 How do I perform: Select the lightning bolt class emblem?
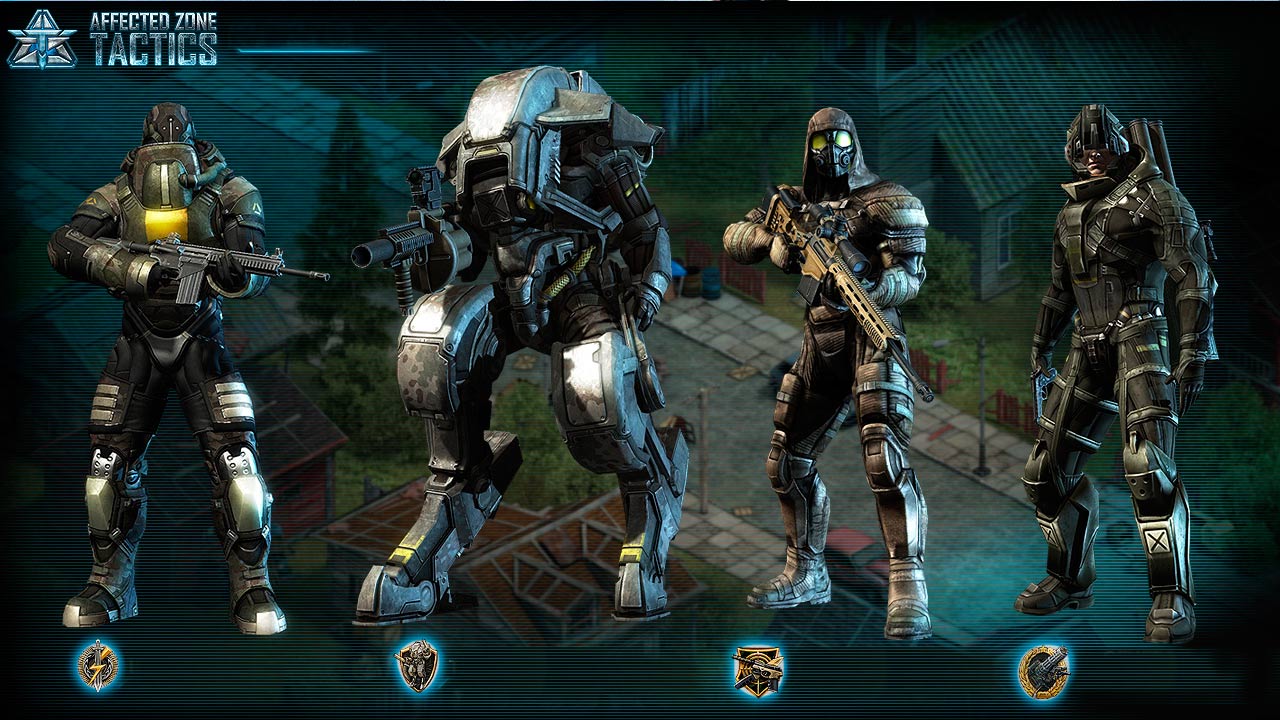pyautogui.click(x=97, y=666)
